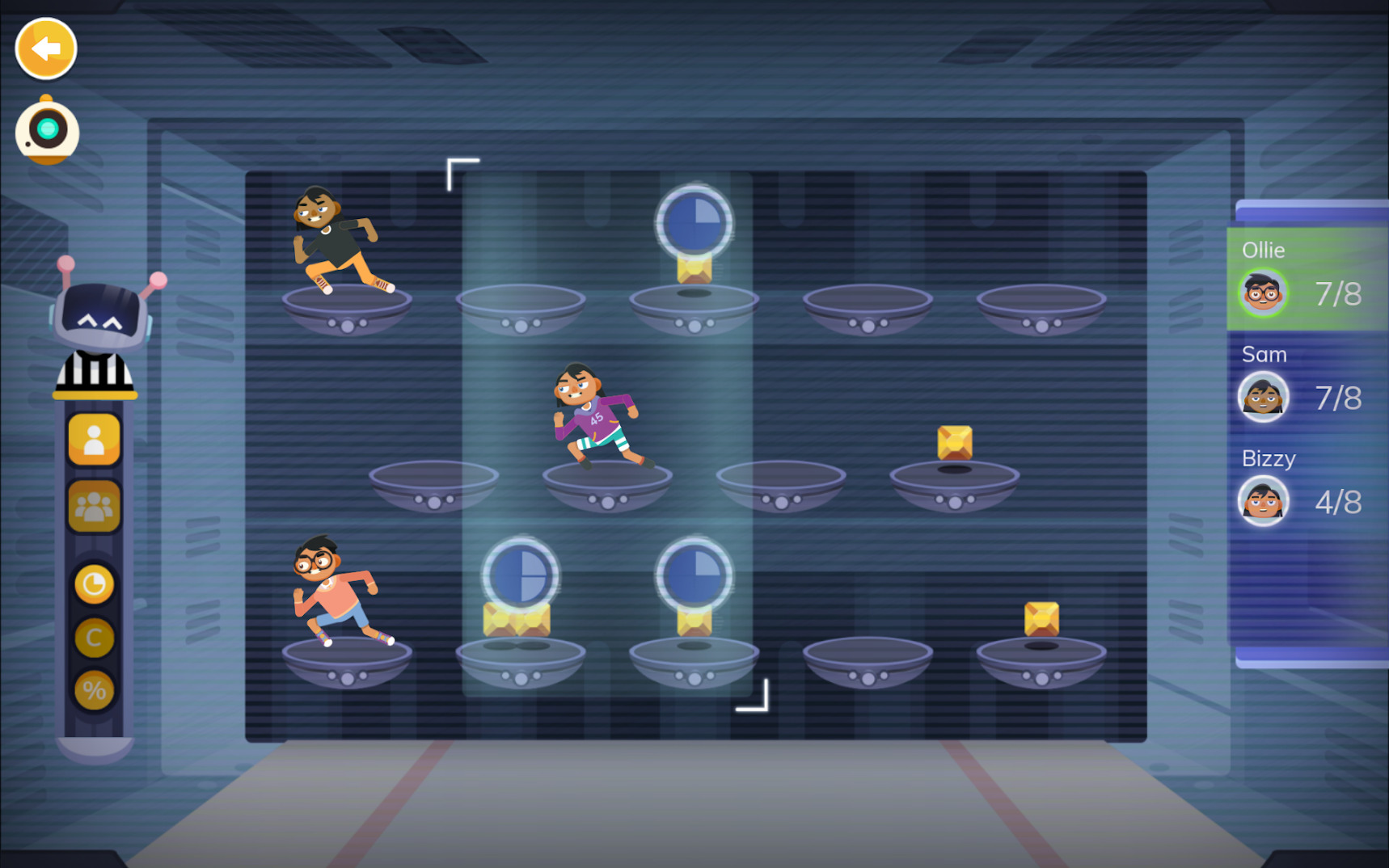This screenshot has width=1389, height=868.
Task: Choose the group of players button
Action: point(94,507)
